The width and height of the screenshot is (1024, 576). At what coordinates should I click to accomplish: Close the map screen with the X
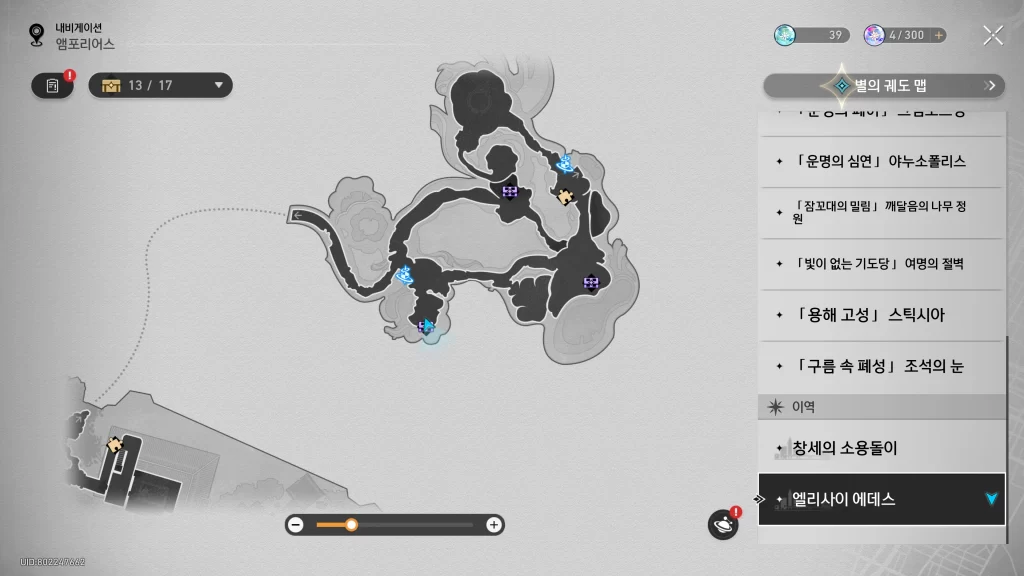992,36
